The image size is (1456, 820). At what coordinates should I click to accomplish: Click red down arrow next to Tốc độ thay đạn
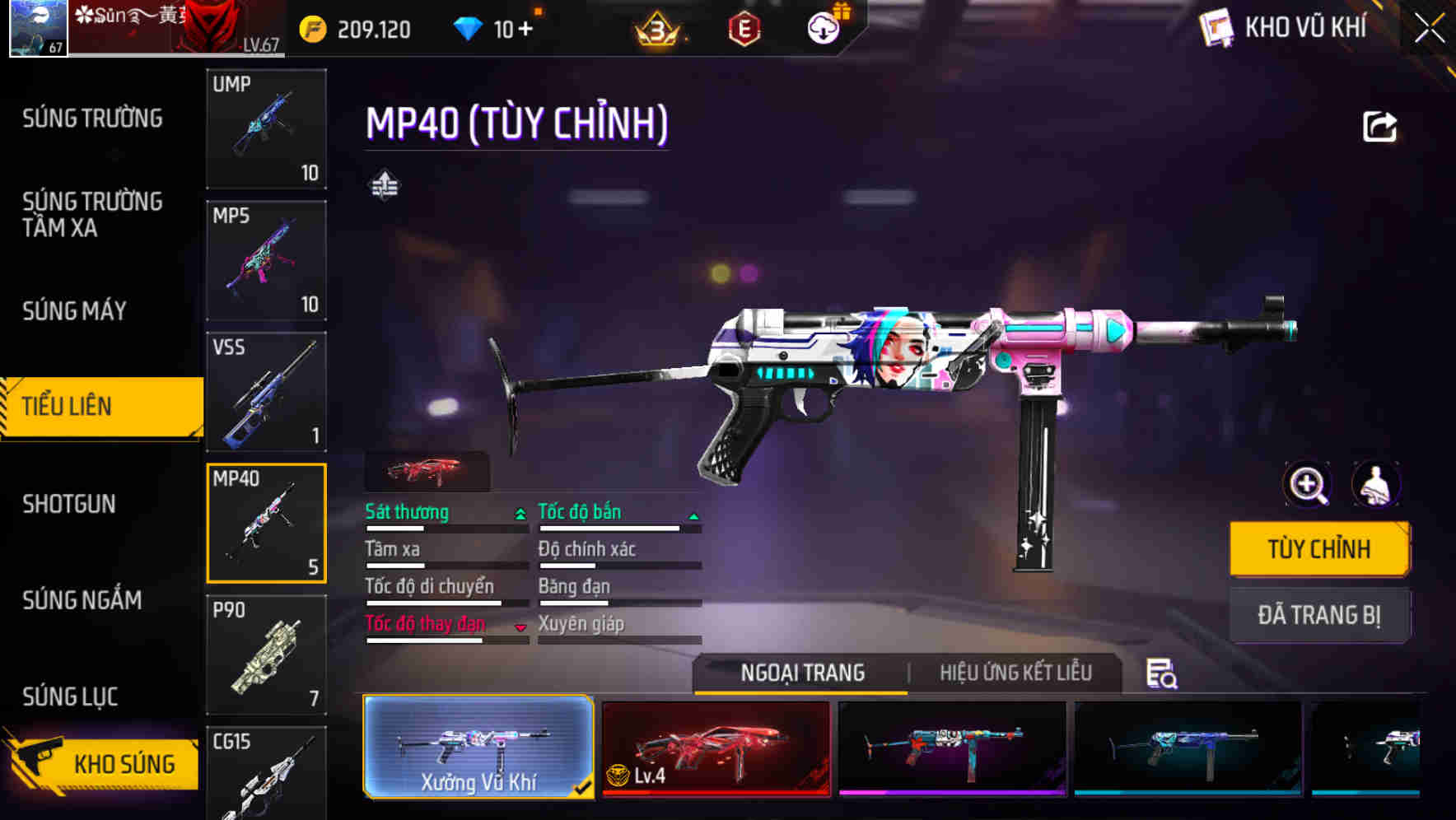(x=520, y=626)
